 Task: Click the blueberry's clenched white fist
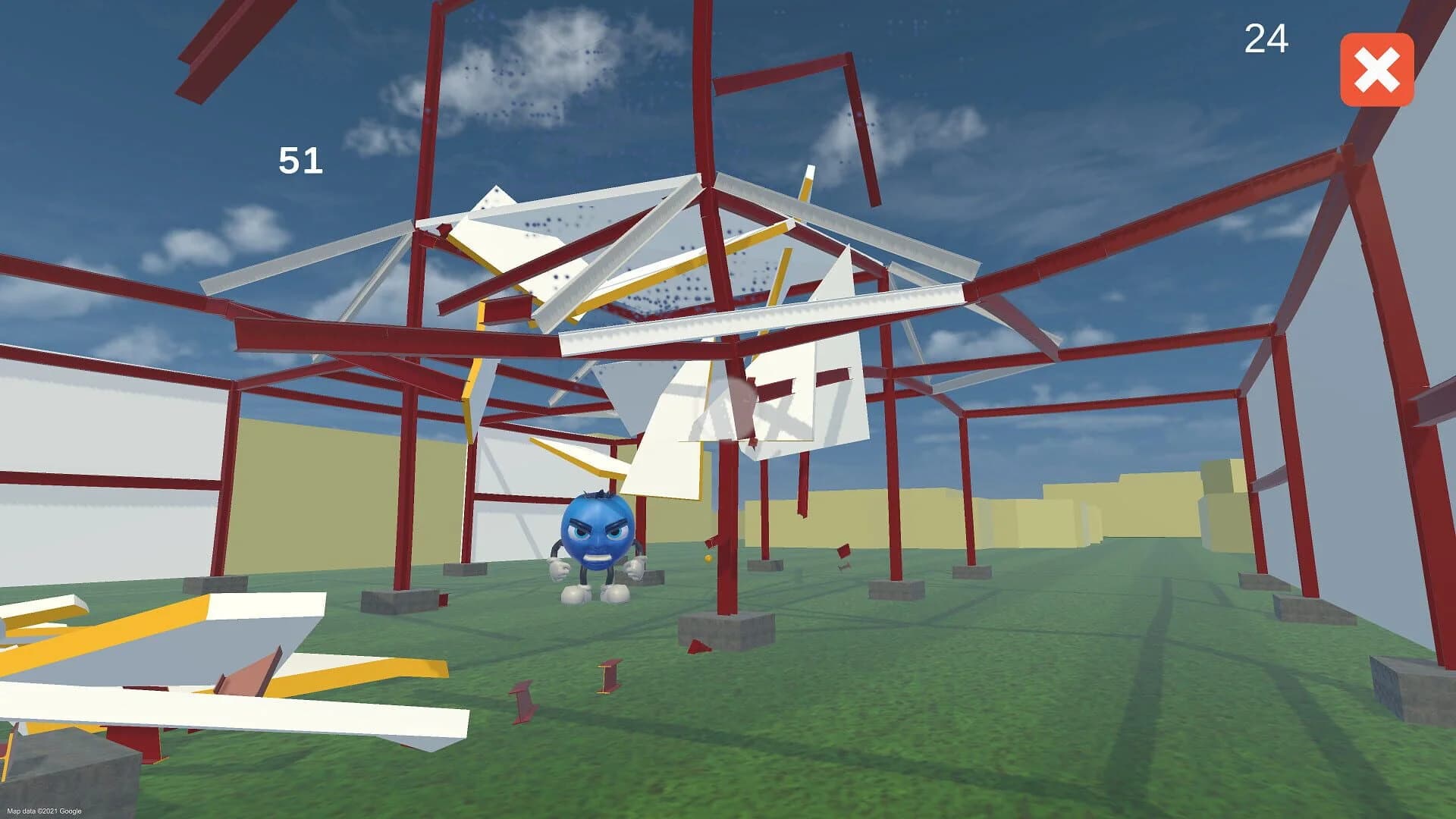tap(560, 569)
